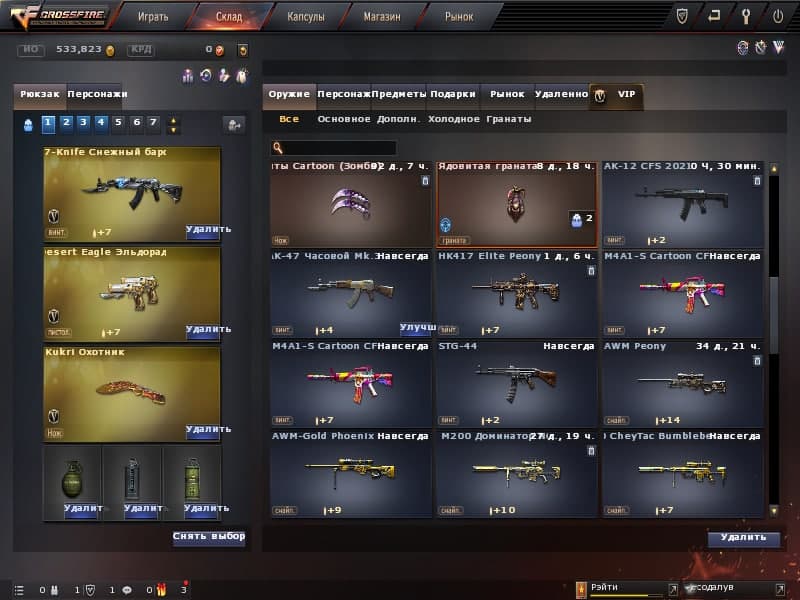Click the power exit icon

click(778, 16)
